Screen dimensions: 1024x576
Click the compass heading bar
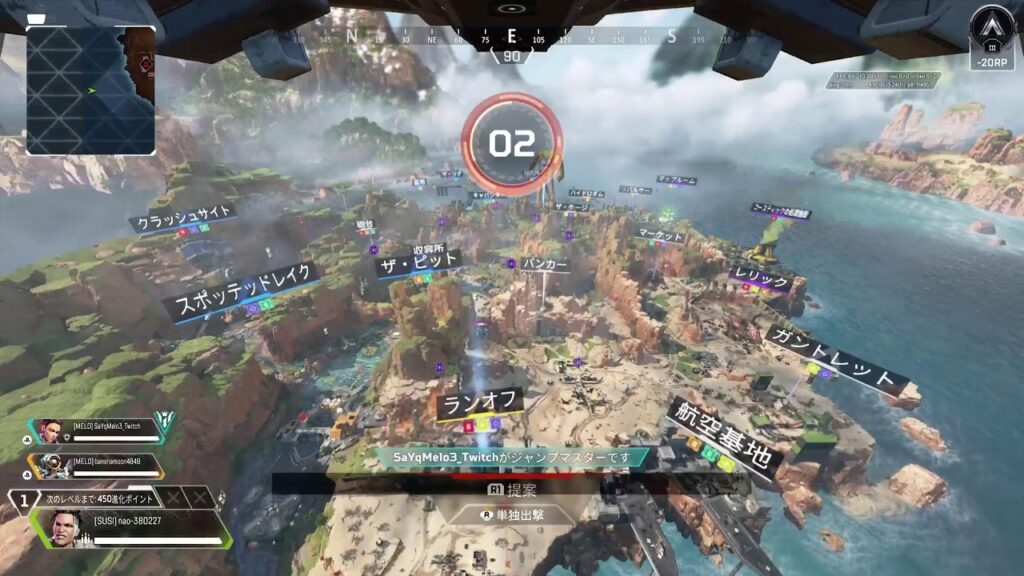pos(512,38)
